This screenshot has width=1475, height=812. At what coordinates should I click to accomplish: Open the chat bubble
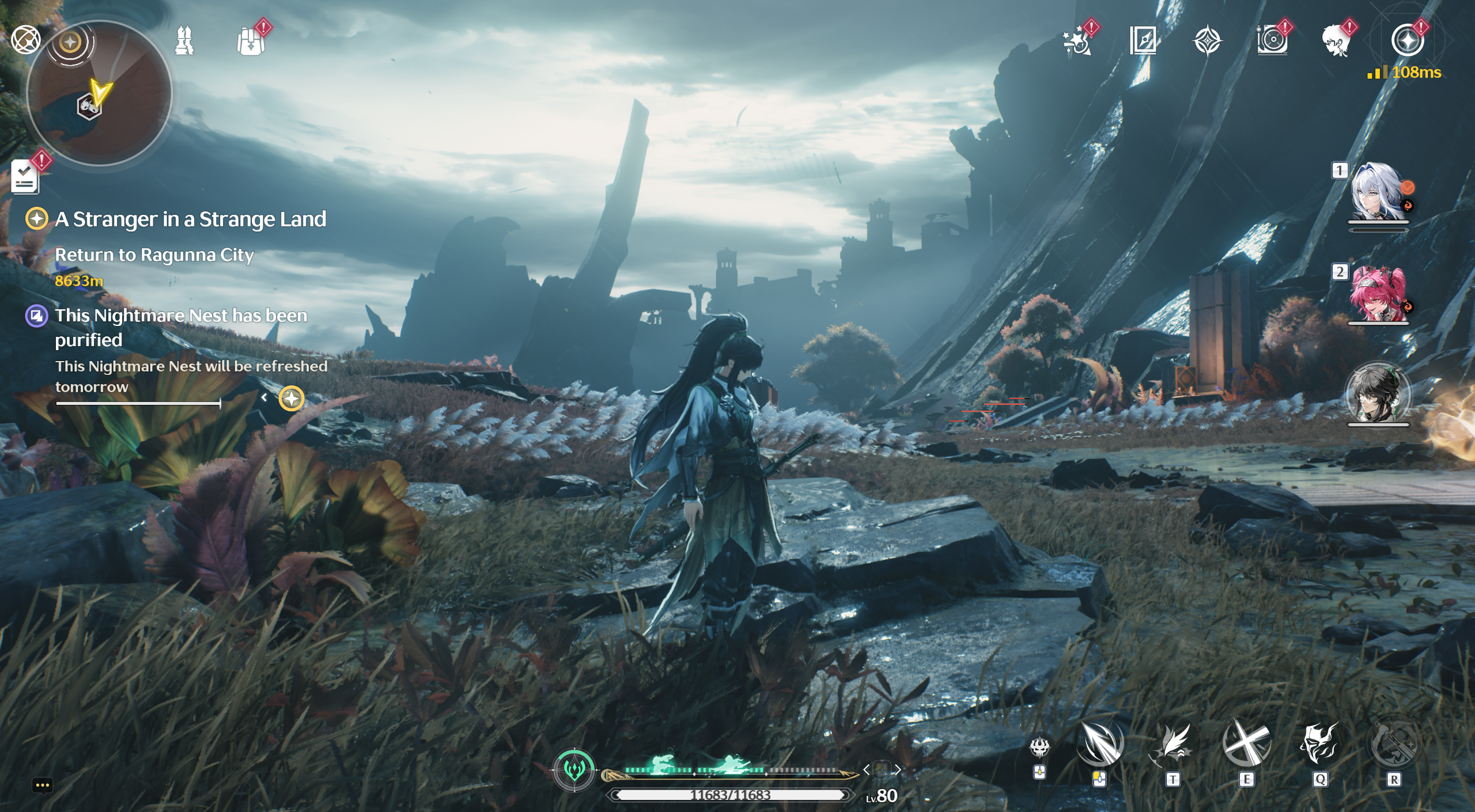tap(43, 785)
